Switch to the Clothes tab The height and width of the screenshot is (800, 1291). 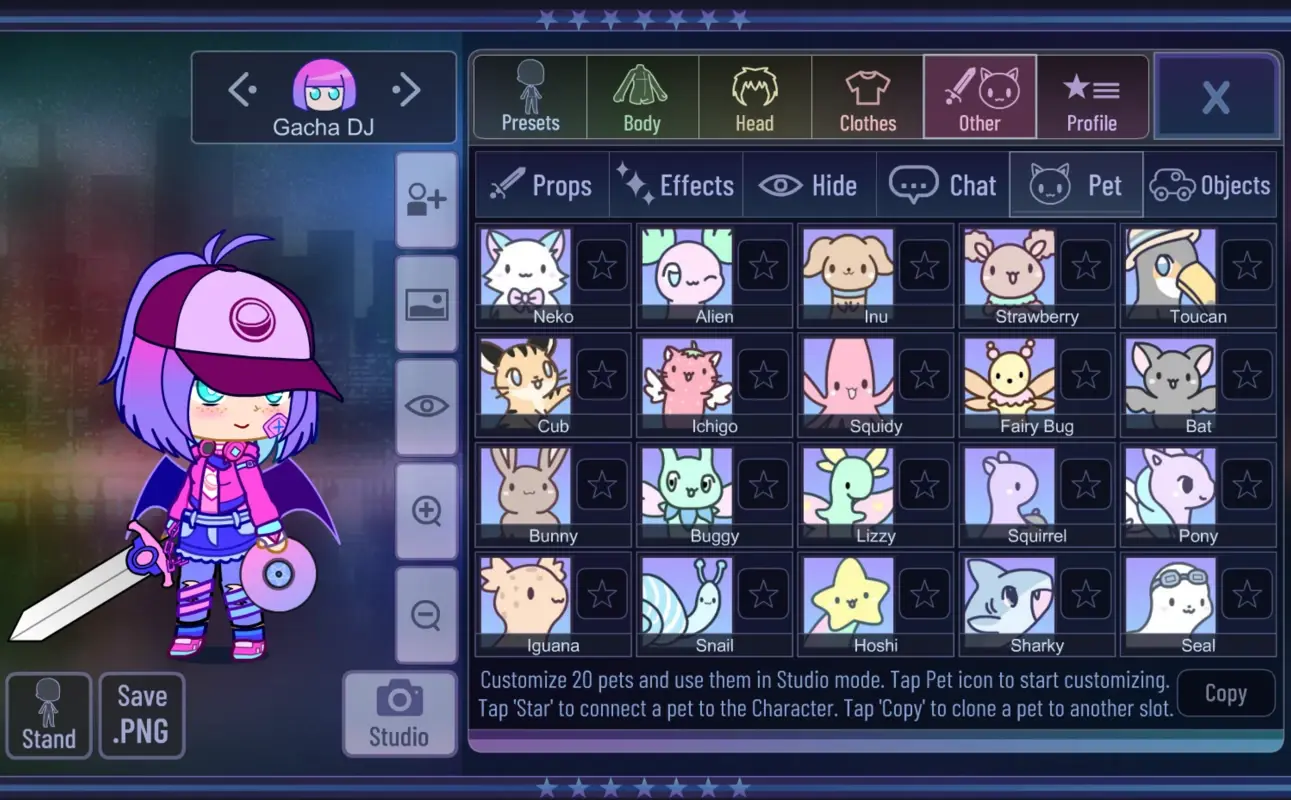(866, 96)
